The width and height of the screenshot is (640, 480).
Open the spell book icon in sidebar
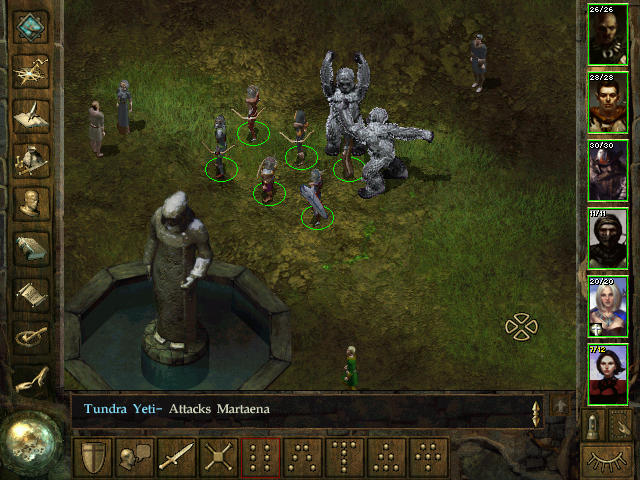pos(30,247)
